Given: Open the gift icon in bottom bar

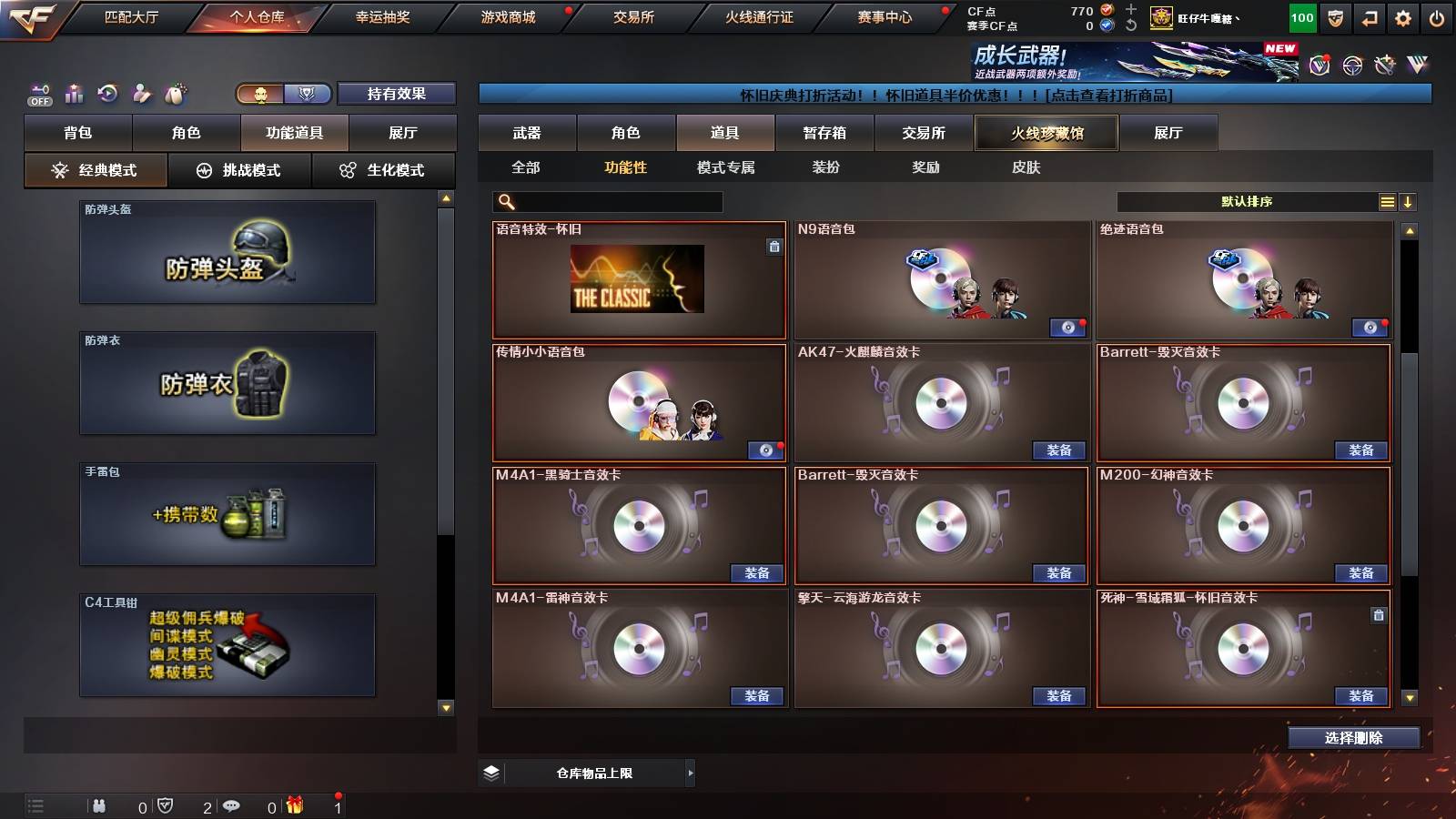Looking at the screenshot, I should [x=293, y=805].
